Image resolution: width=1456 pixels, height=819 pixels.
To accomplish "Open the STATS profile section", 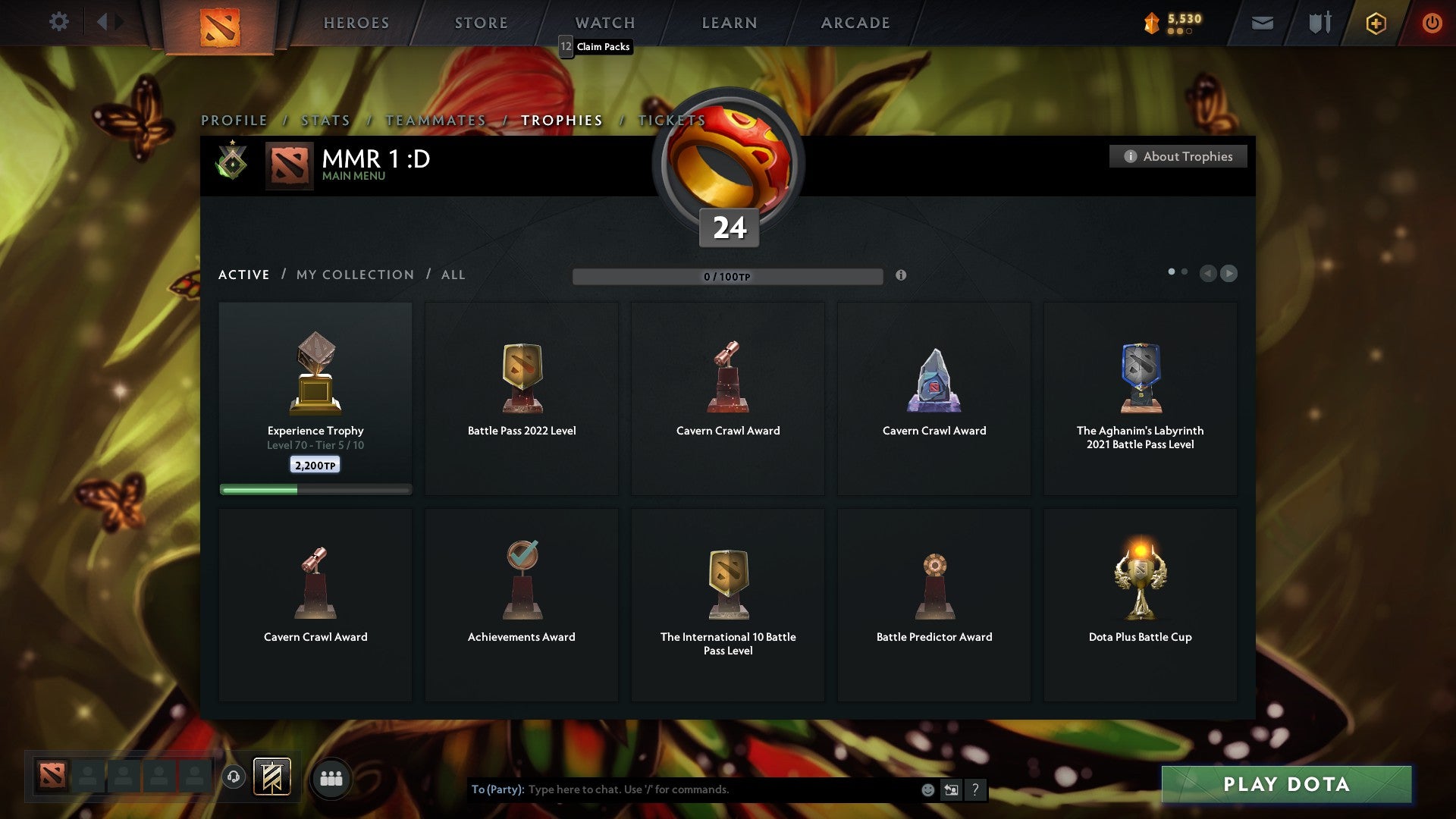I will coord(325,120).
